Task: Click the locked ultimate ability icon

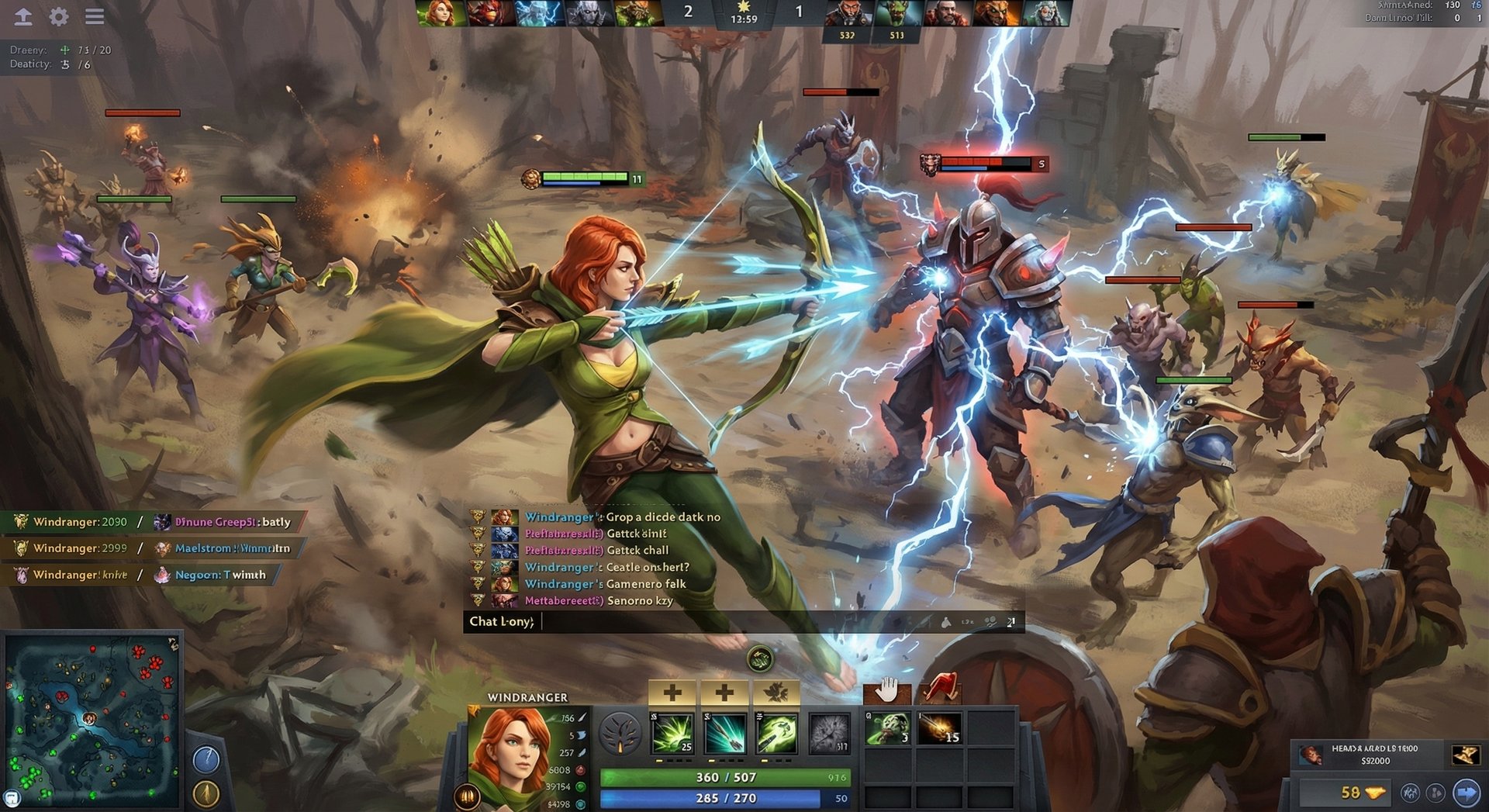Action: click(x=829, y=734)
